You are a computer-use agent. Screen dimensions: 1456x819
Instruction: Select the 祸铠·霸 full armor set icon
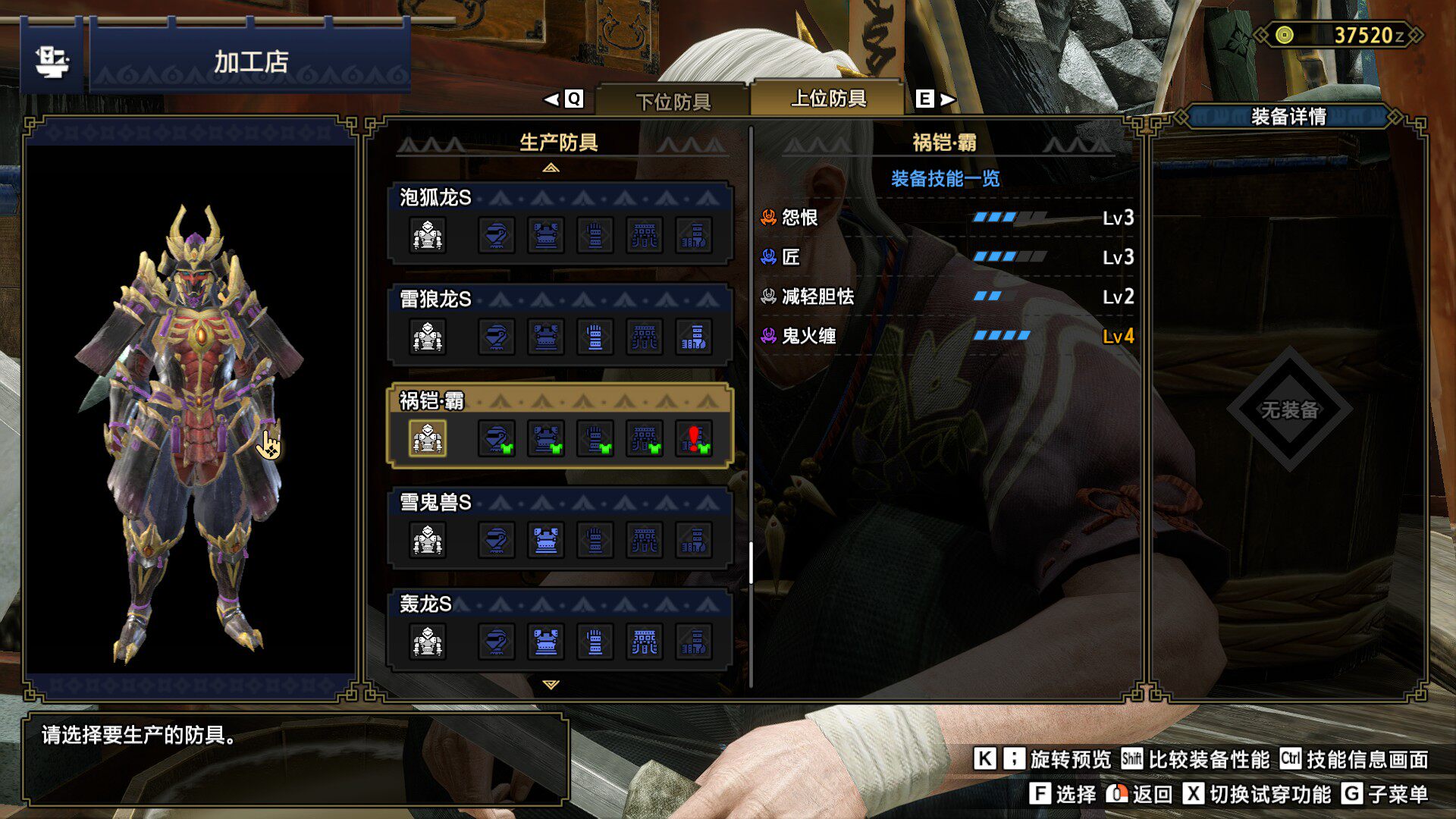coord(428,438)
